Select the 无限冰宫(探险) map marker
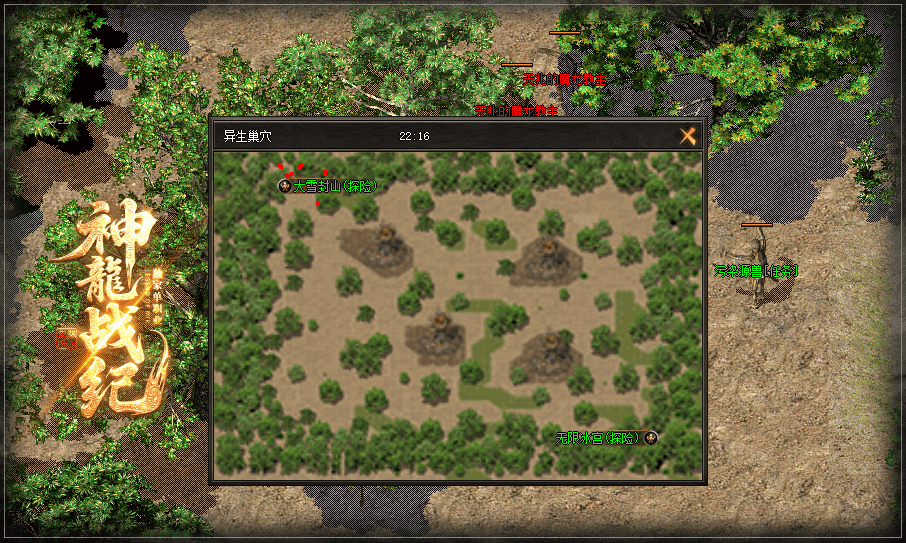 pyautogui.click(x=650, y=438)
